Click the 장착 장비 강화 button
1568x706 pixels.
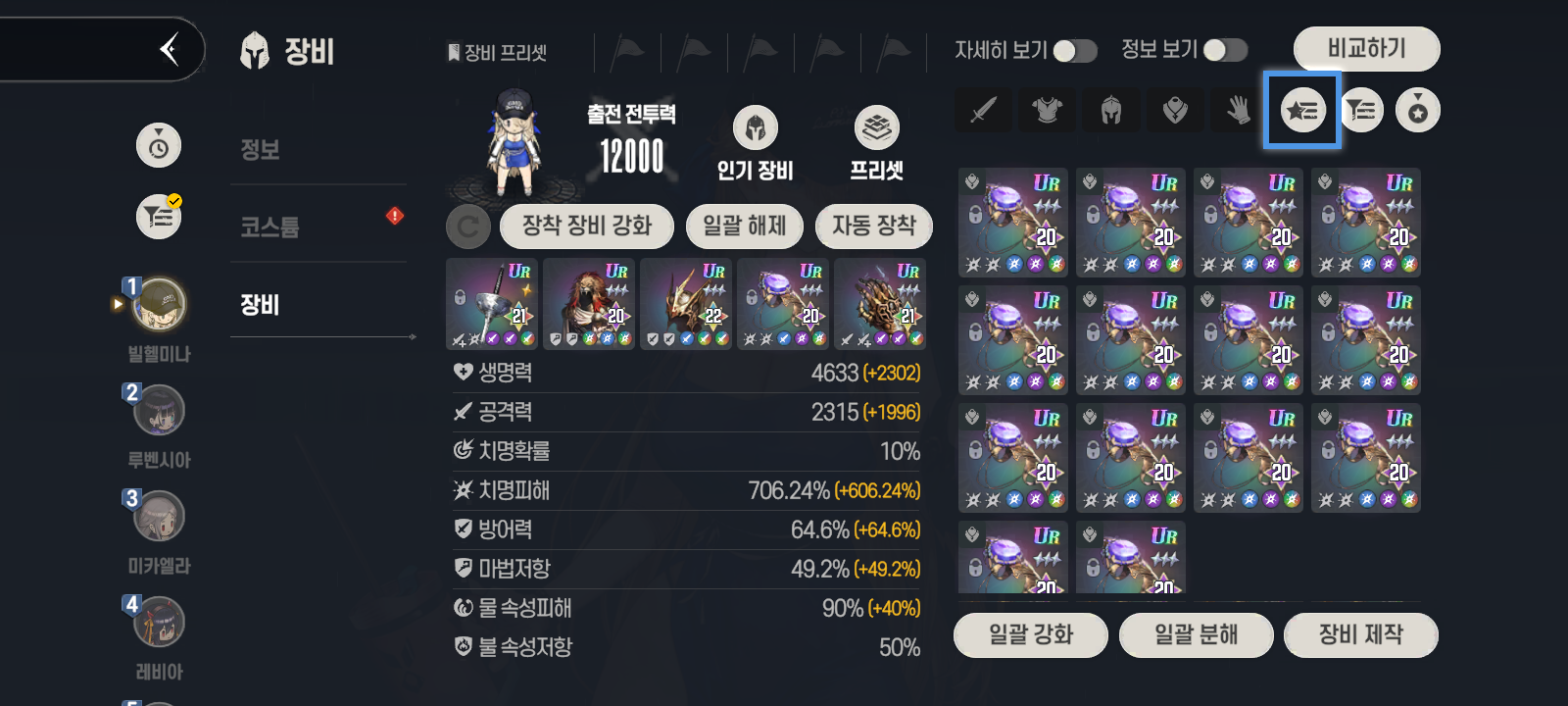click(x=586, y=227)
